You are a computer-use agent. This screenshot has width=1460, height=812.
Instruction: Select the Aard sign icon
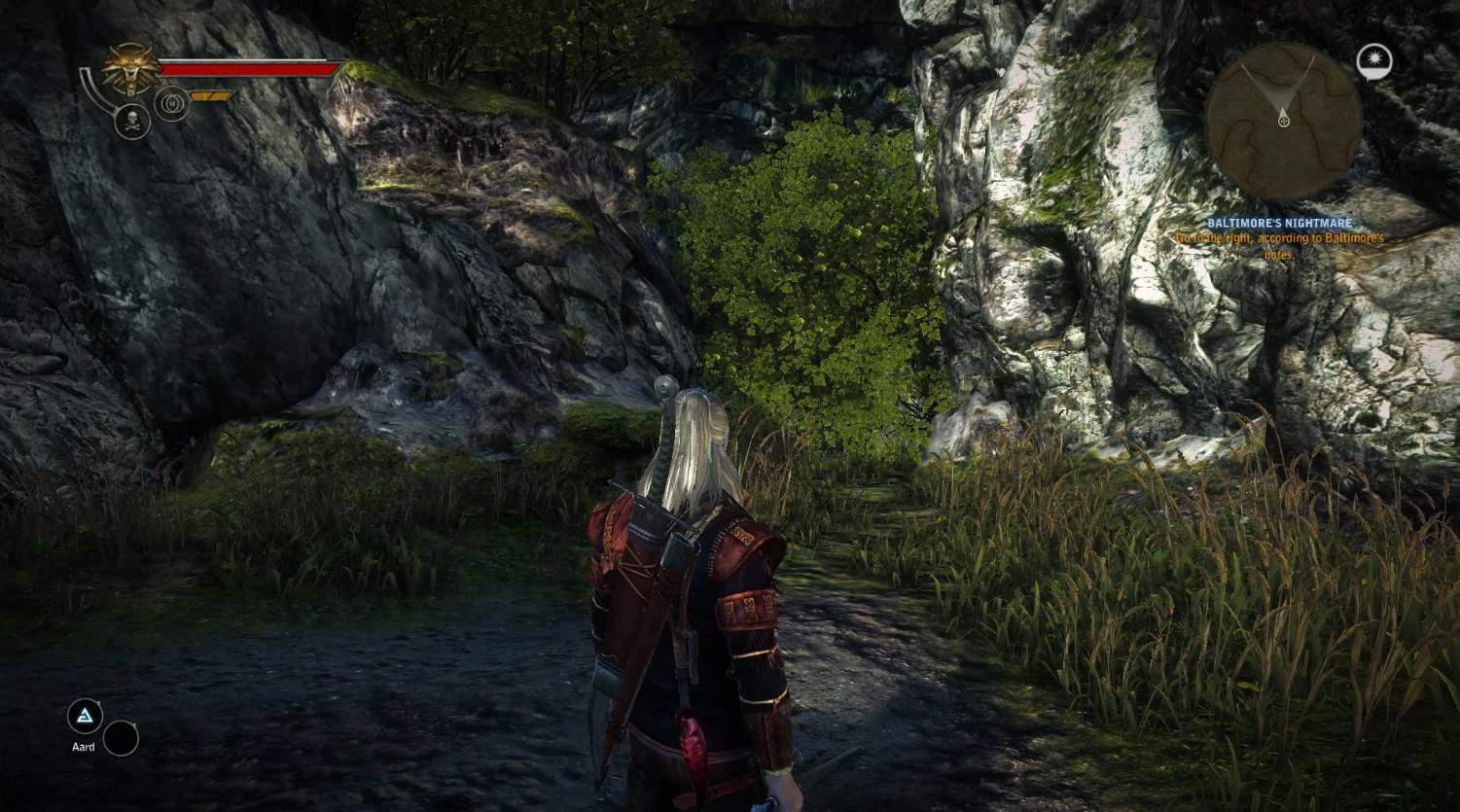coord(85,718)
